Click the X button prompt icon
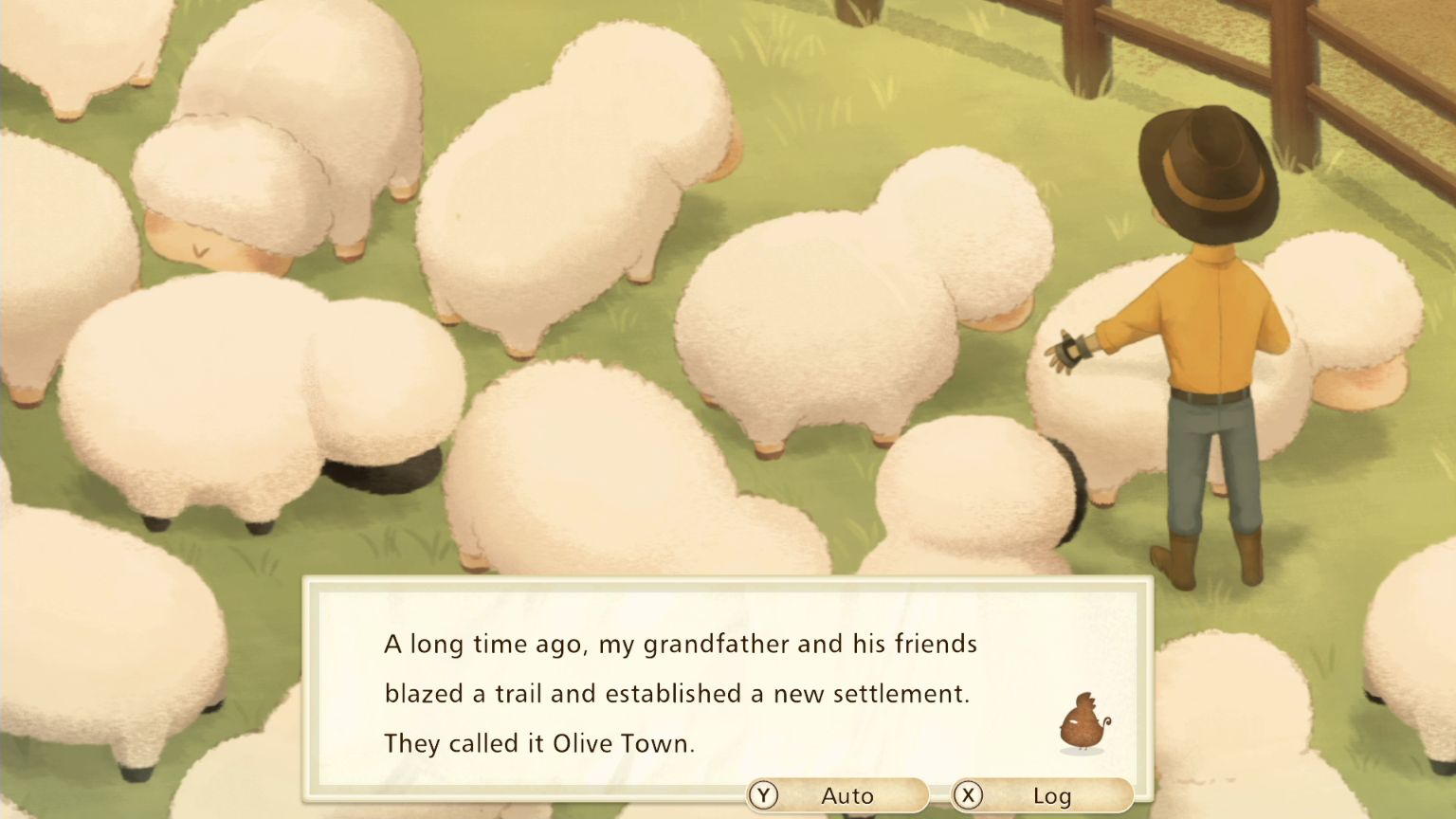 coord(968,796)
